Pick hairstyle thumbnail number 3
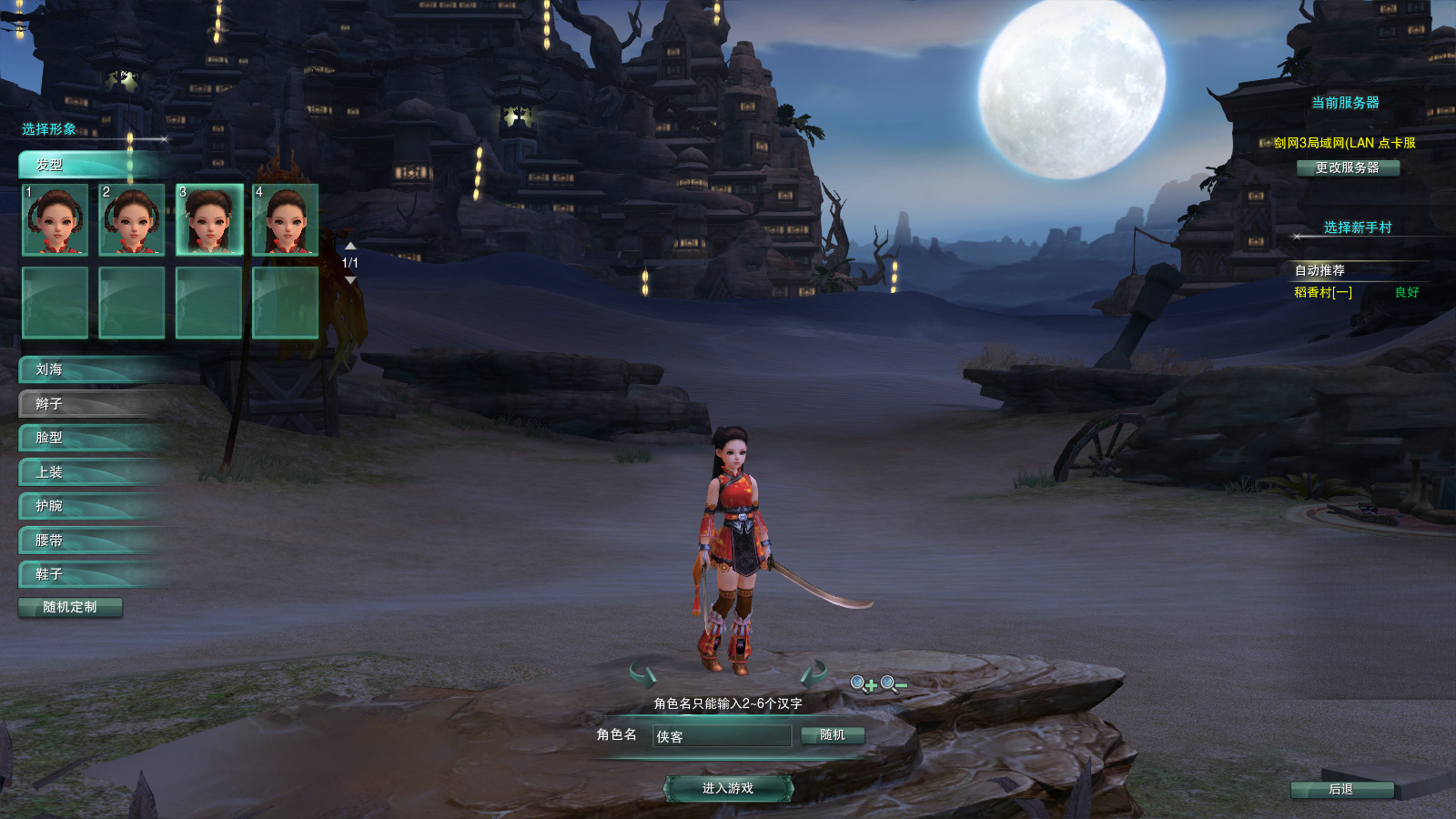The image size is (1456, 819). pyautogui.click(x=209, y=219)
